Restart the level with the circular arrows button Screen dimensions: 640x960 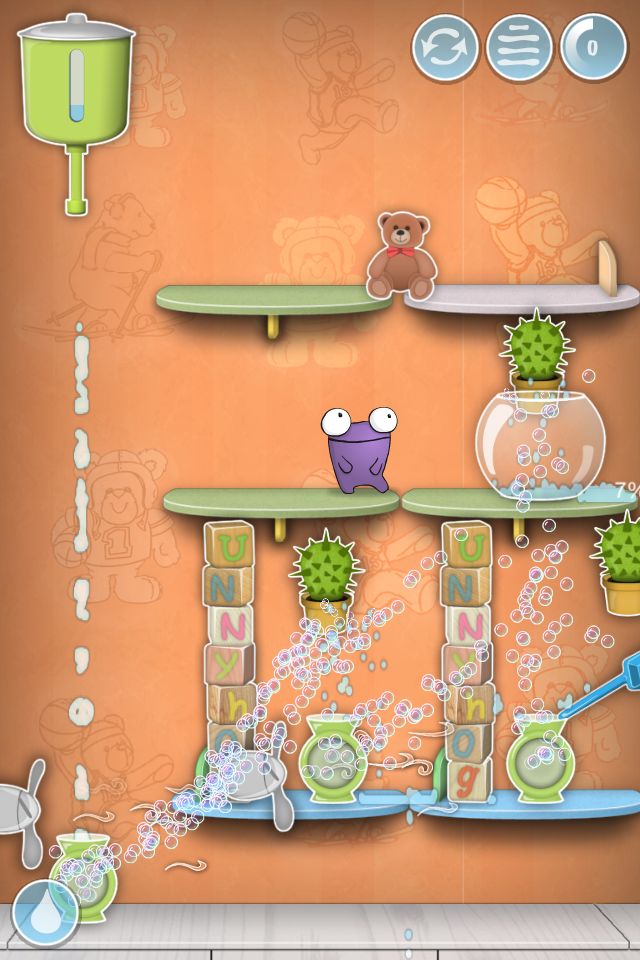(x=445, y=47)
